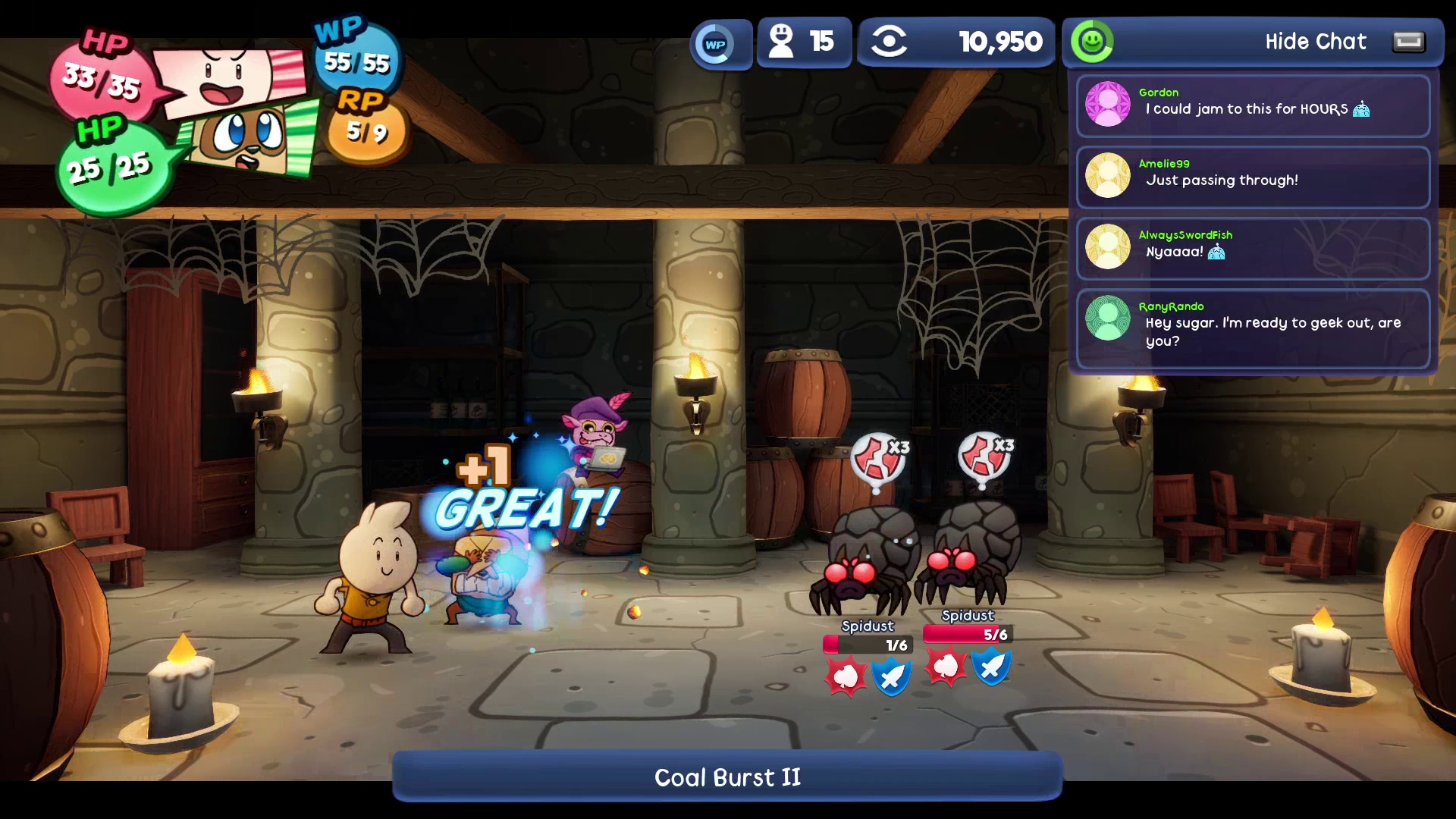Viewport: 1456px width, 819px height.
Task: Click the round WP gauge icon
Action: 715,44
